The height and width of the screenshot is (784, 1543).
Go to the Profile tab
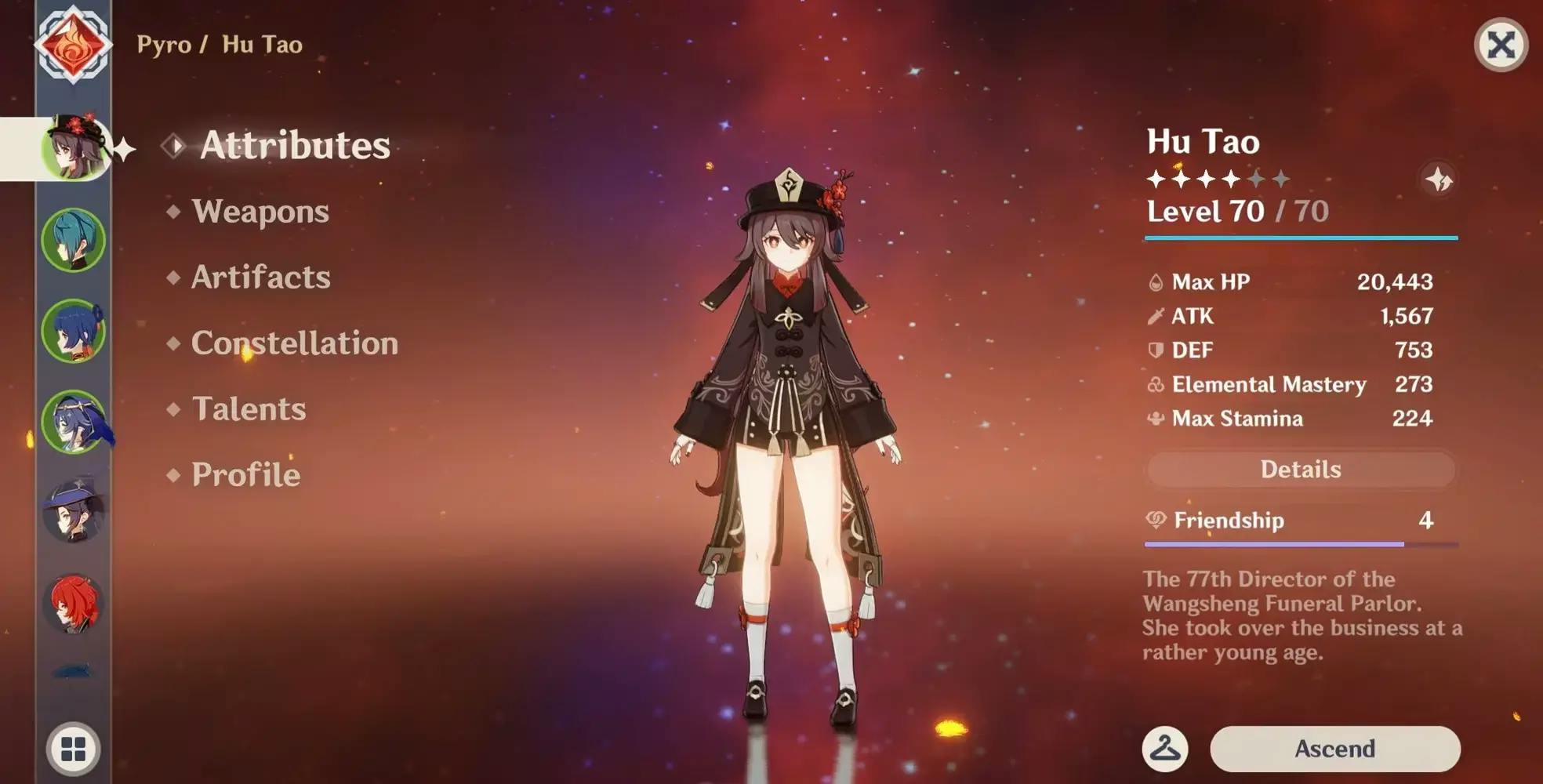[x=245, y=475]
